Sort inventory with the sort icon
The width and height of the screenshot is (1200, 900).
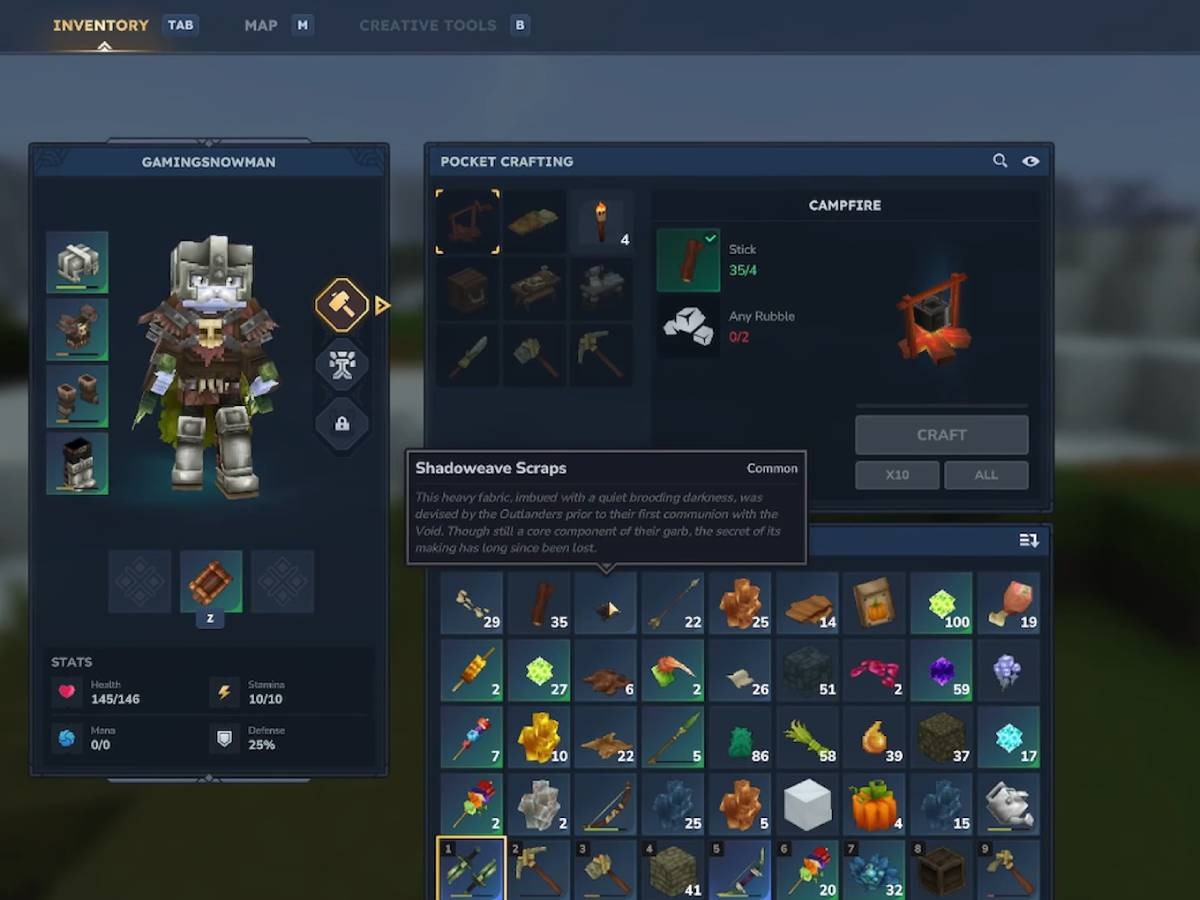pyautogui.click(x=1029, y=541)
